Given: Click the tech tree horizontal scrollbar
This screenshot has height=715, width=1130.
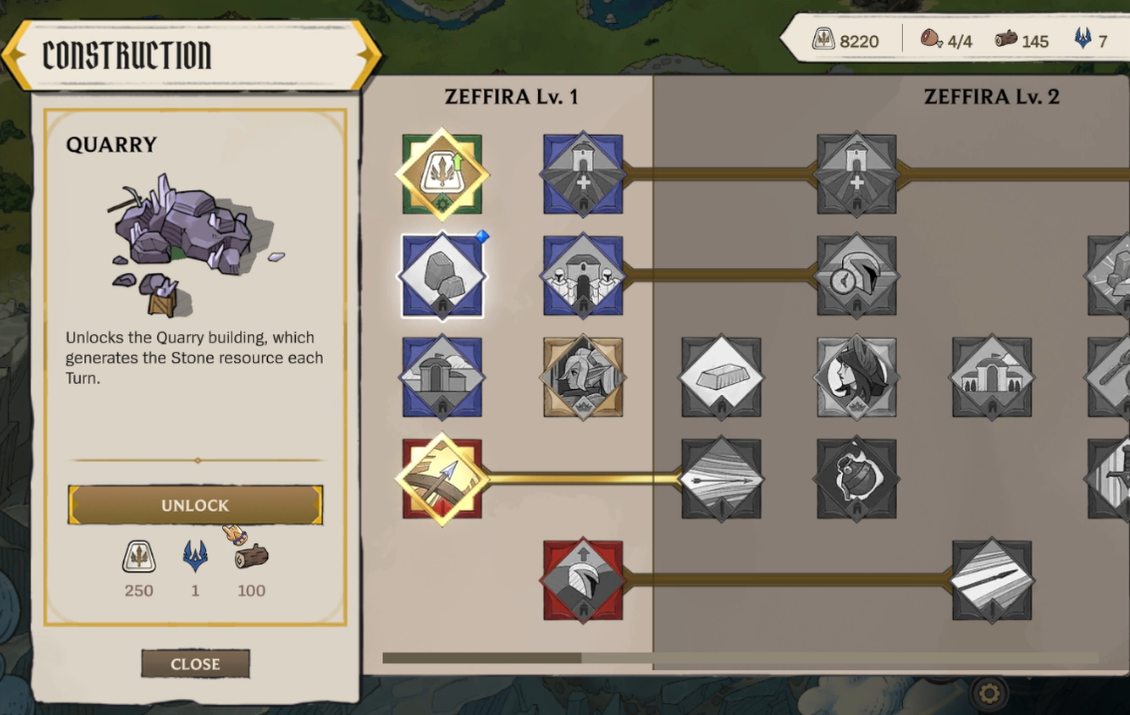Looking at the screenshot, I should 482,658.
